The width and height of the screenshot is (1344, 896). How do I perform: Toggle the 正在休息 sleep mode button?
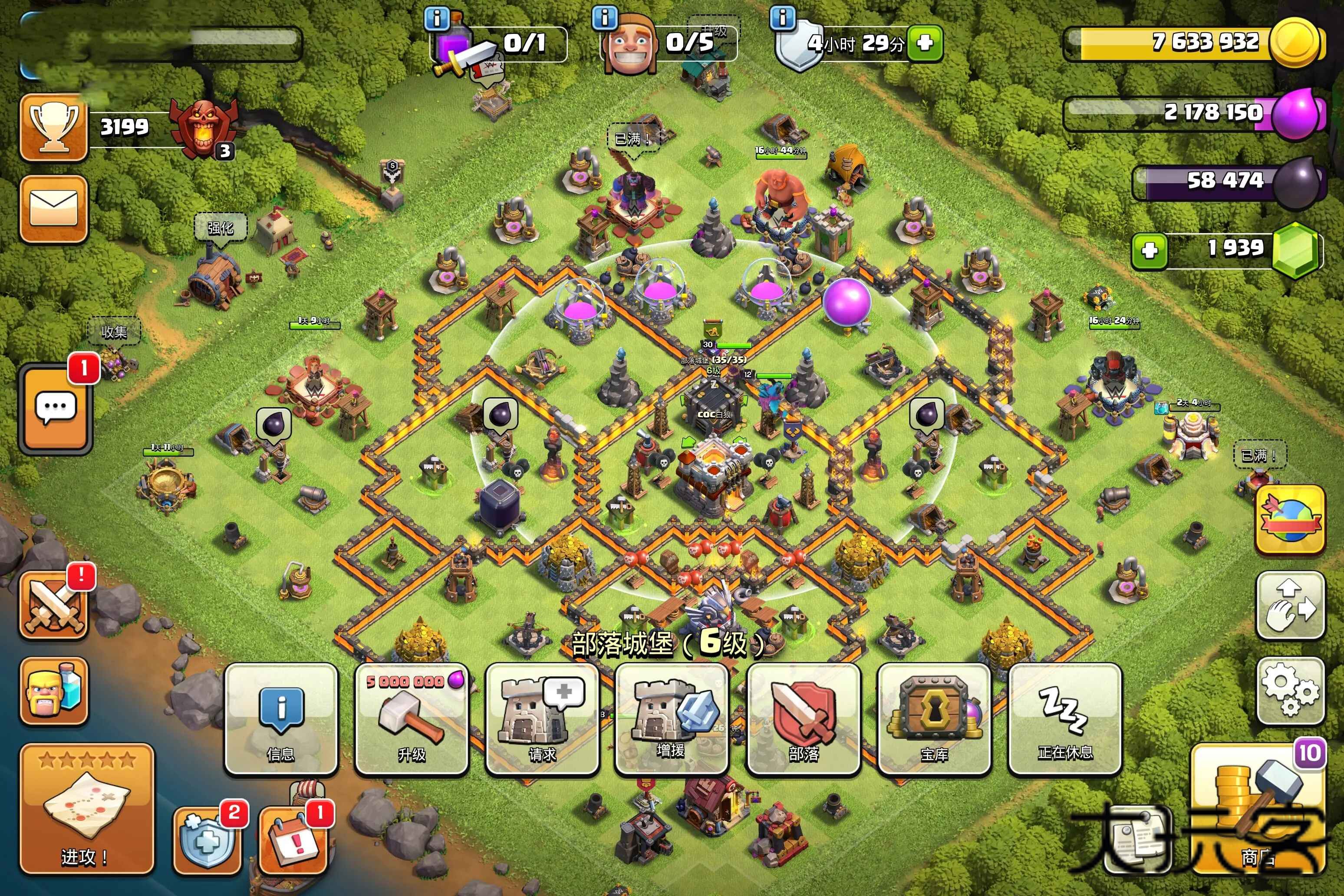1064,719
